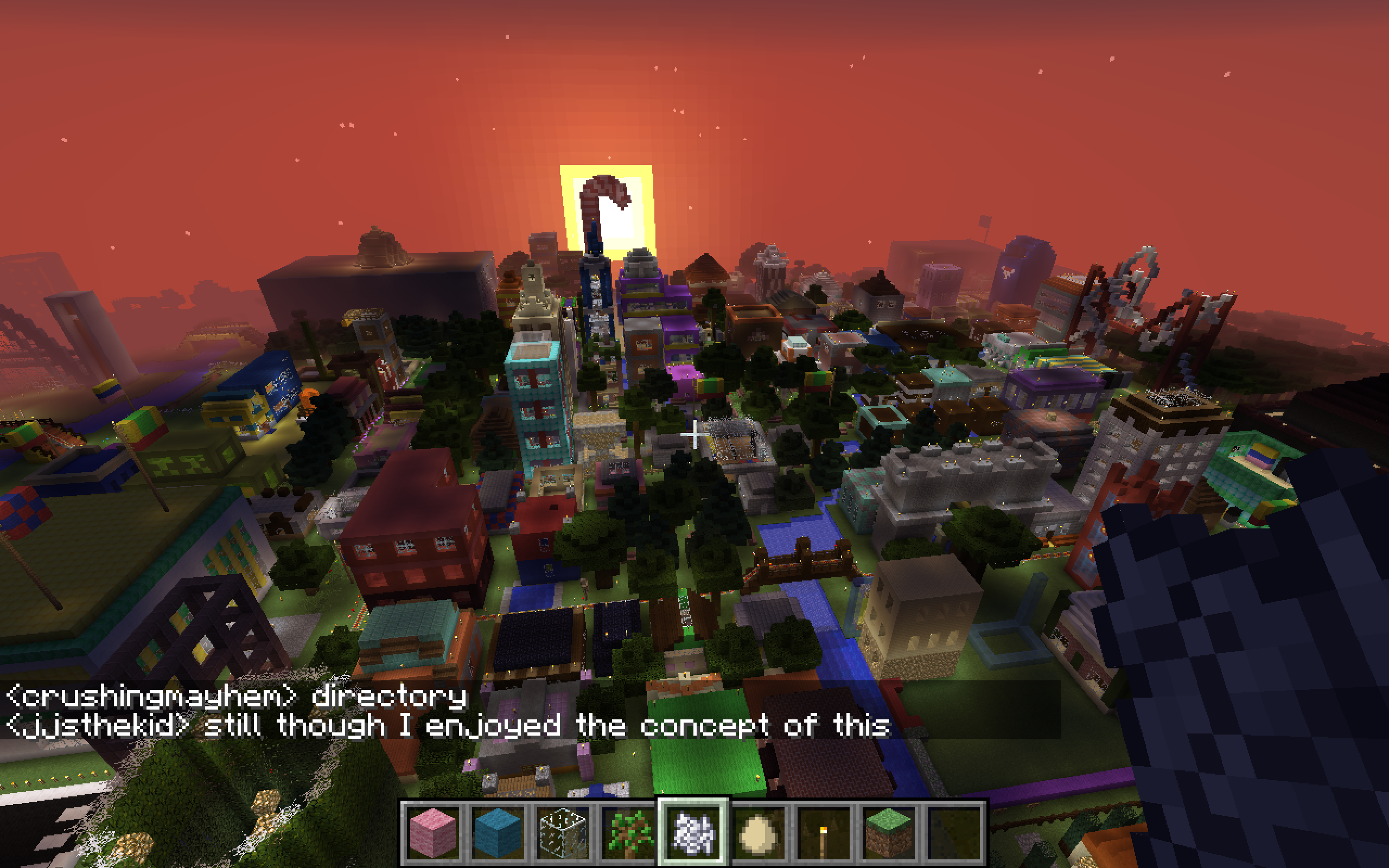Viewport: 1389px width, 868px height.
Task: Choose the glass block in the hotbar
Action: (563, 831)
